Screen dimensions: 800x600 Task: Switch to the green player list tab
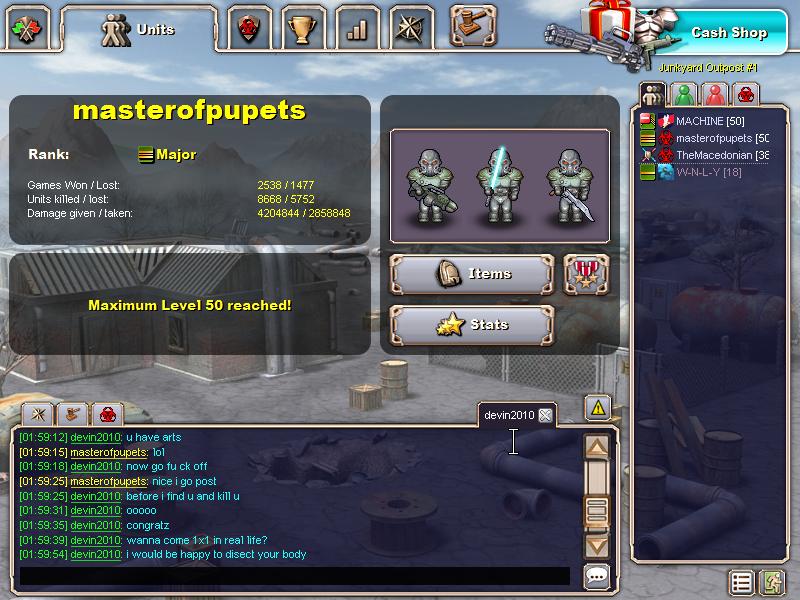click(x=684, y=95)
